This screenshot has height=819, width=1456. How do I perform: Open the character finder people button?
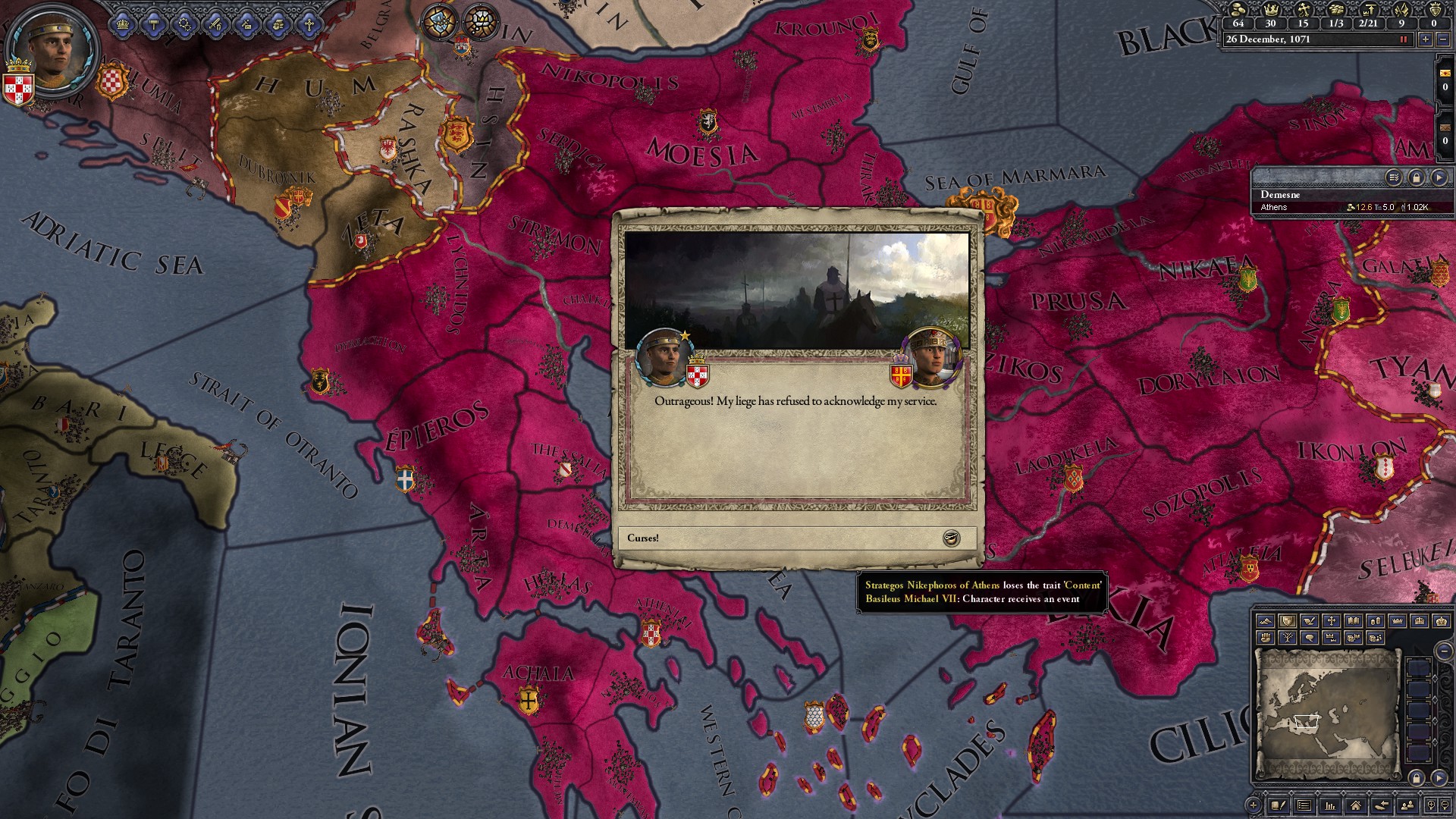point(1407,805)
